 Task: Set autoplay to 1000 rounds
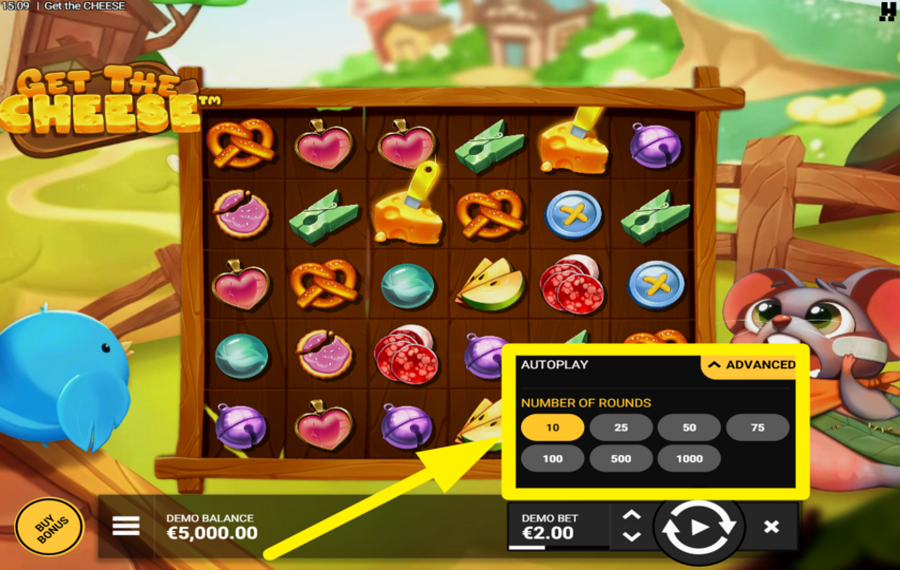[x=689, y=459]
